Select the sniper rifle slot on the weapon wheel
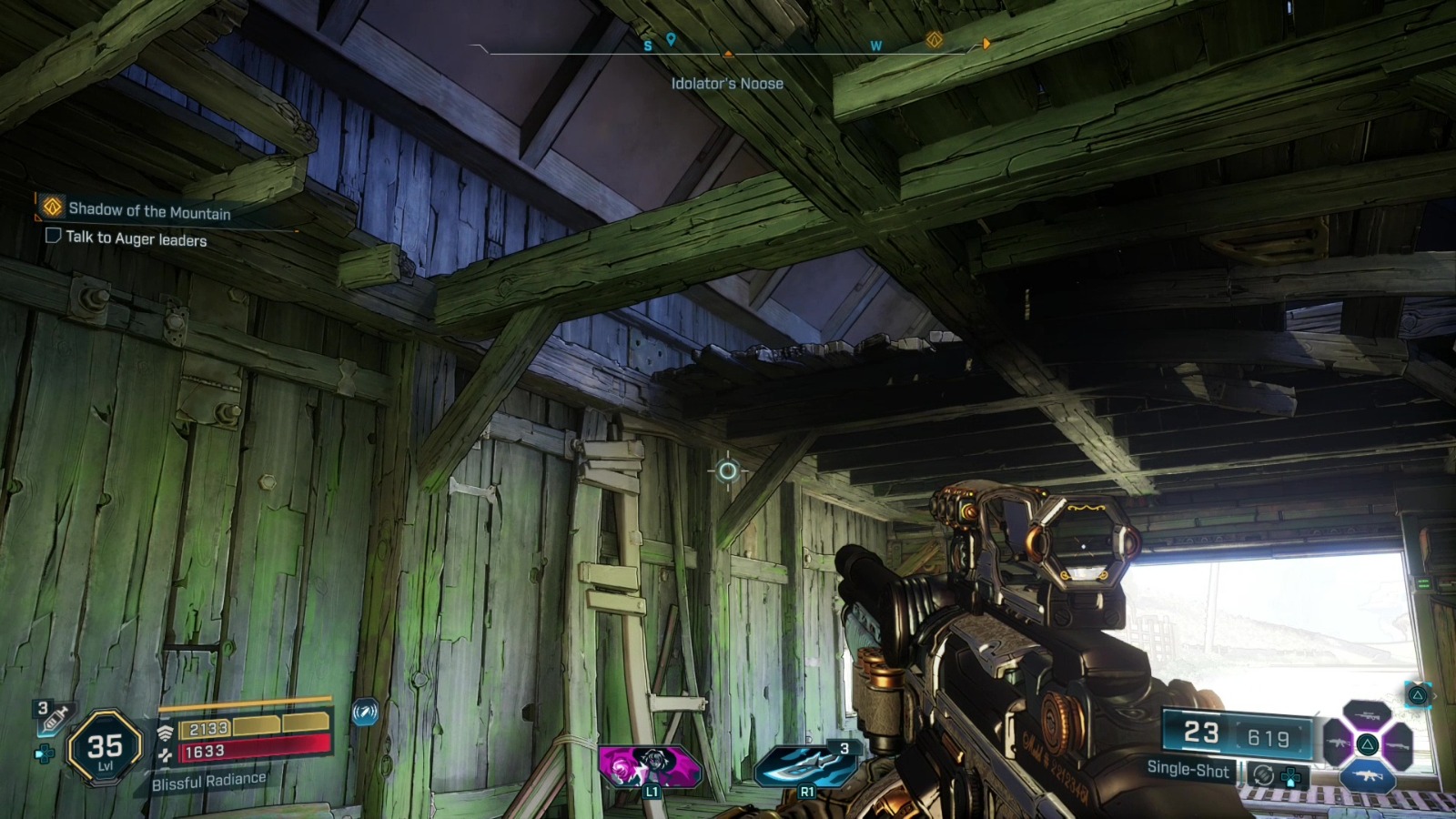Viewport: 1456px width, 819px height. [1366, 714]
